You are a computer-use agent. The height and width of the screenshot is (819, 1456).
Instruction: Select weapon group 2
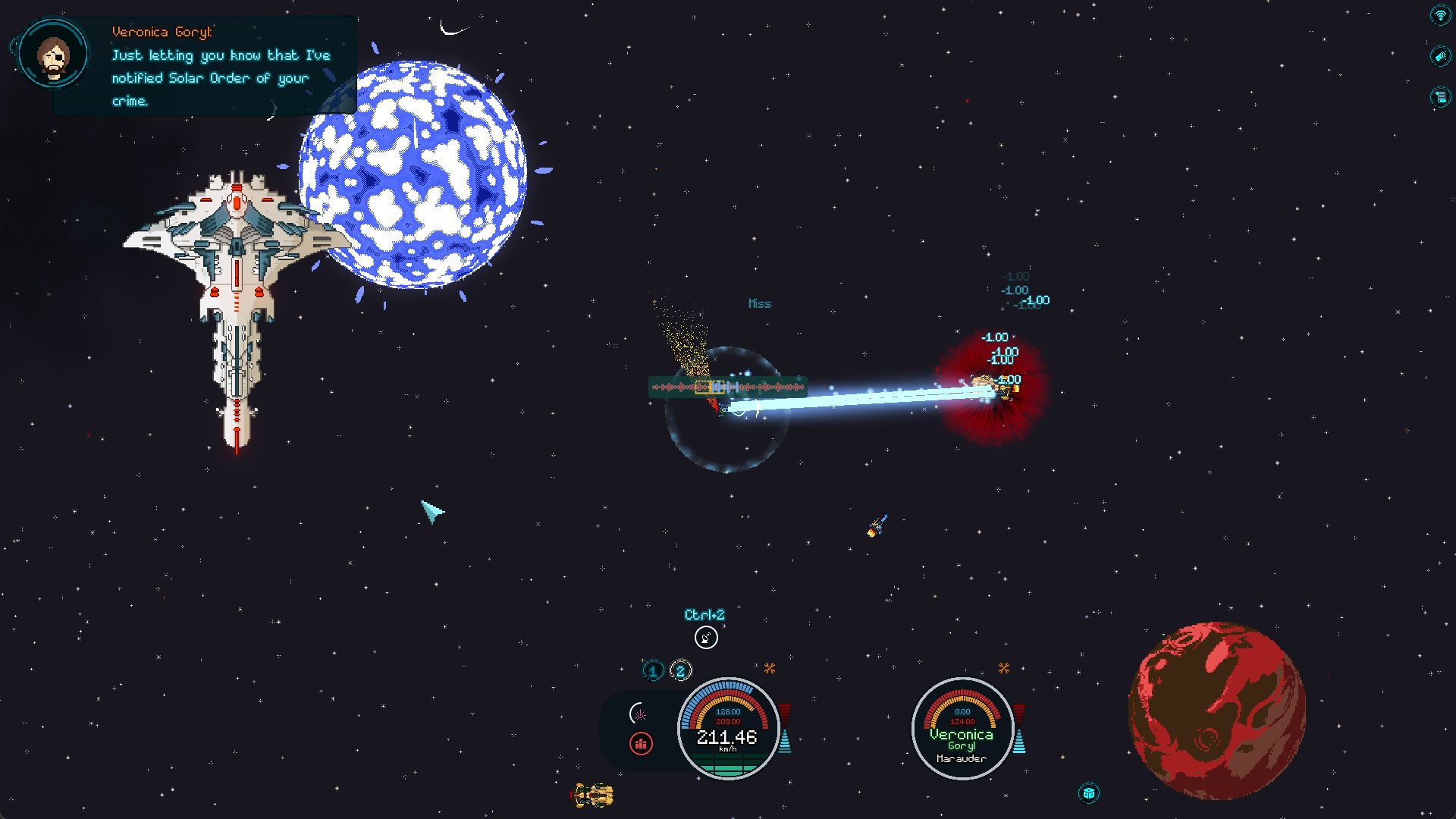tap(680, 671)
